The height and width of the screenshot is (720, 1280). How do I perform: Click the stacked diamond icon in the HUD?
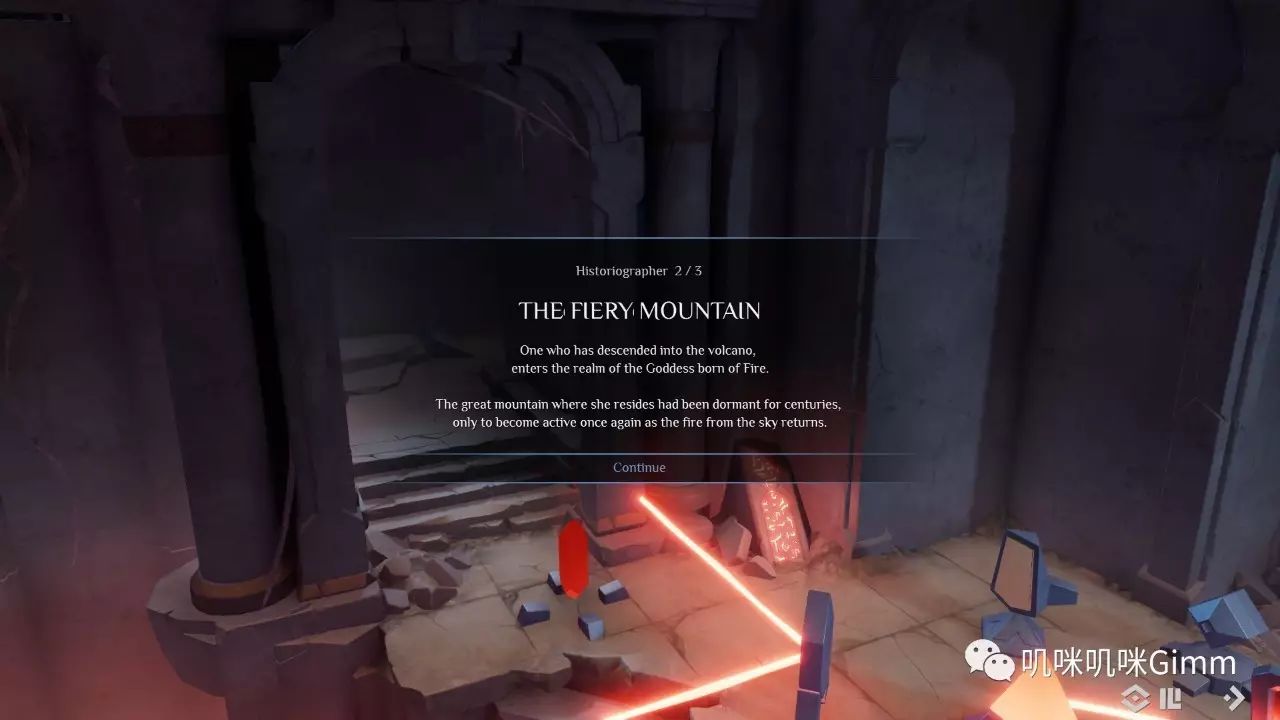[1136, 698]
